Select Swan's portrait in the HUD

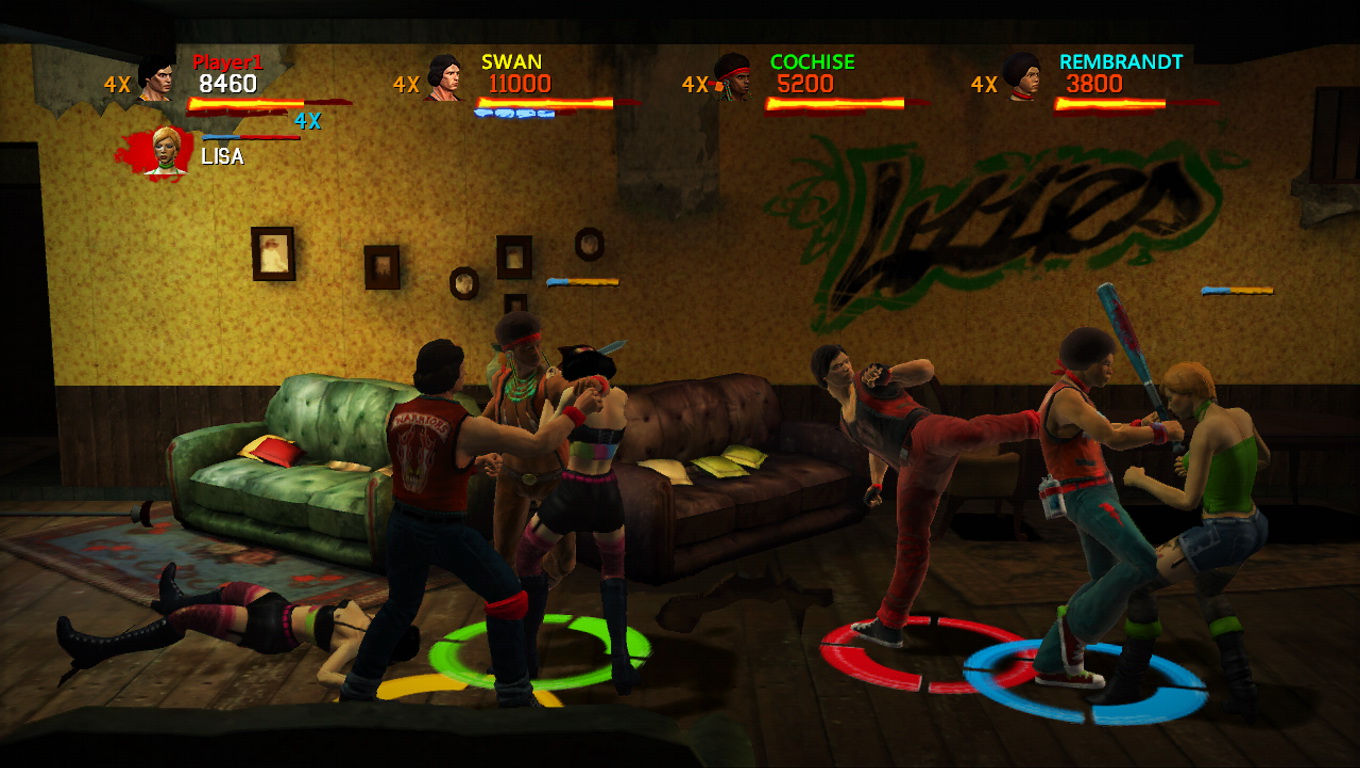pos(444,78)
